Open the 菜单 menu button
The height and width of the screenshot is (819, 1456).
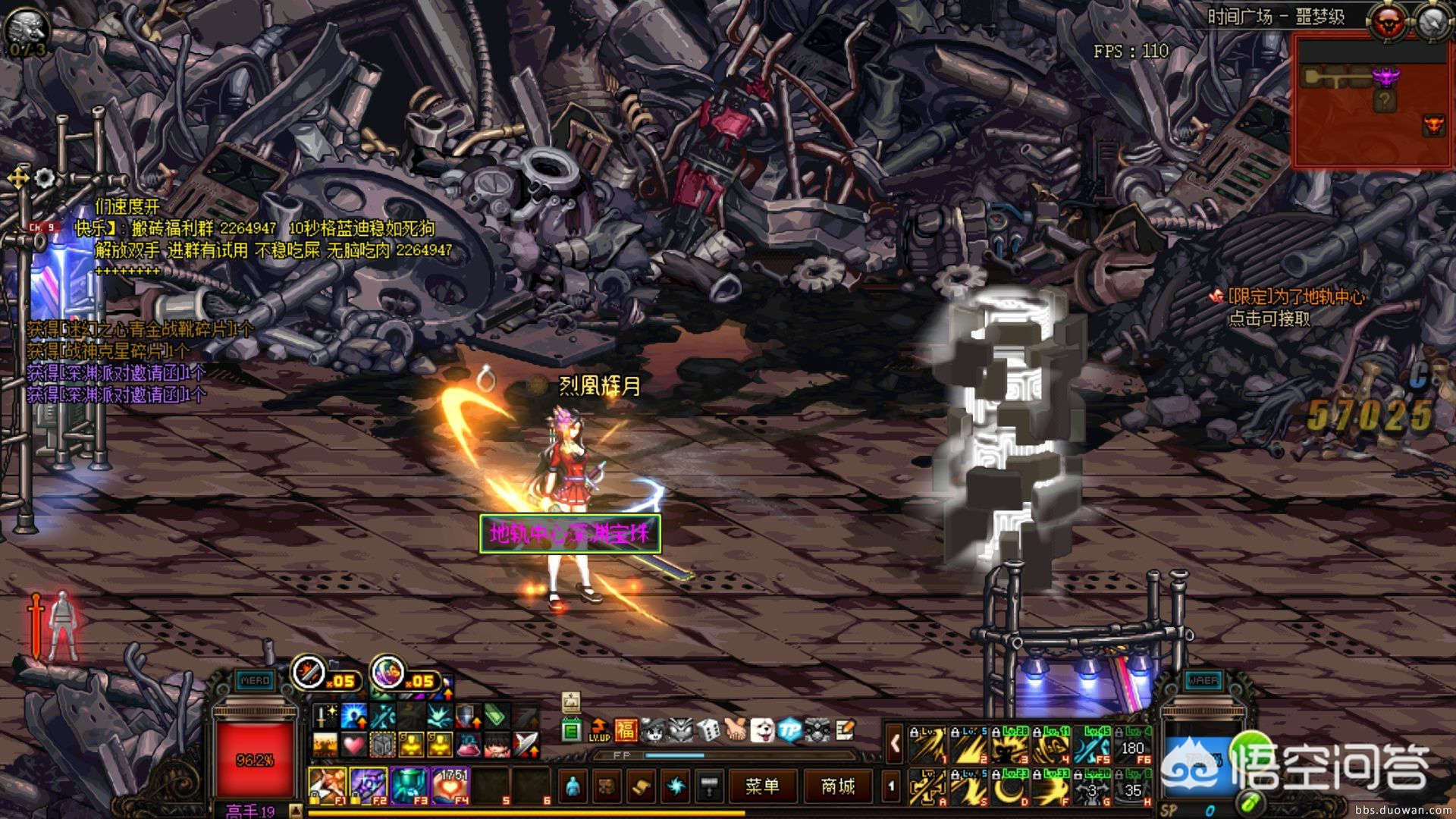(x=761, y=786)
